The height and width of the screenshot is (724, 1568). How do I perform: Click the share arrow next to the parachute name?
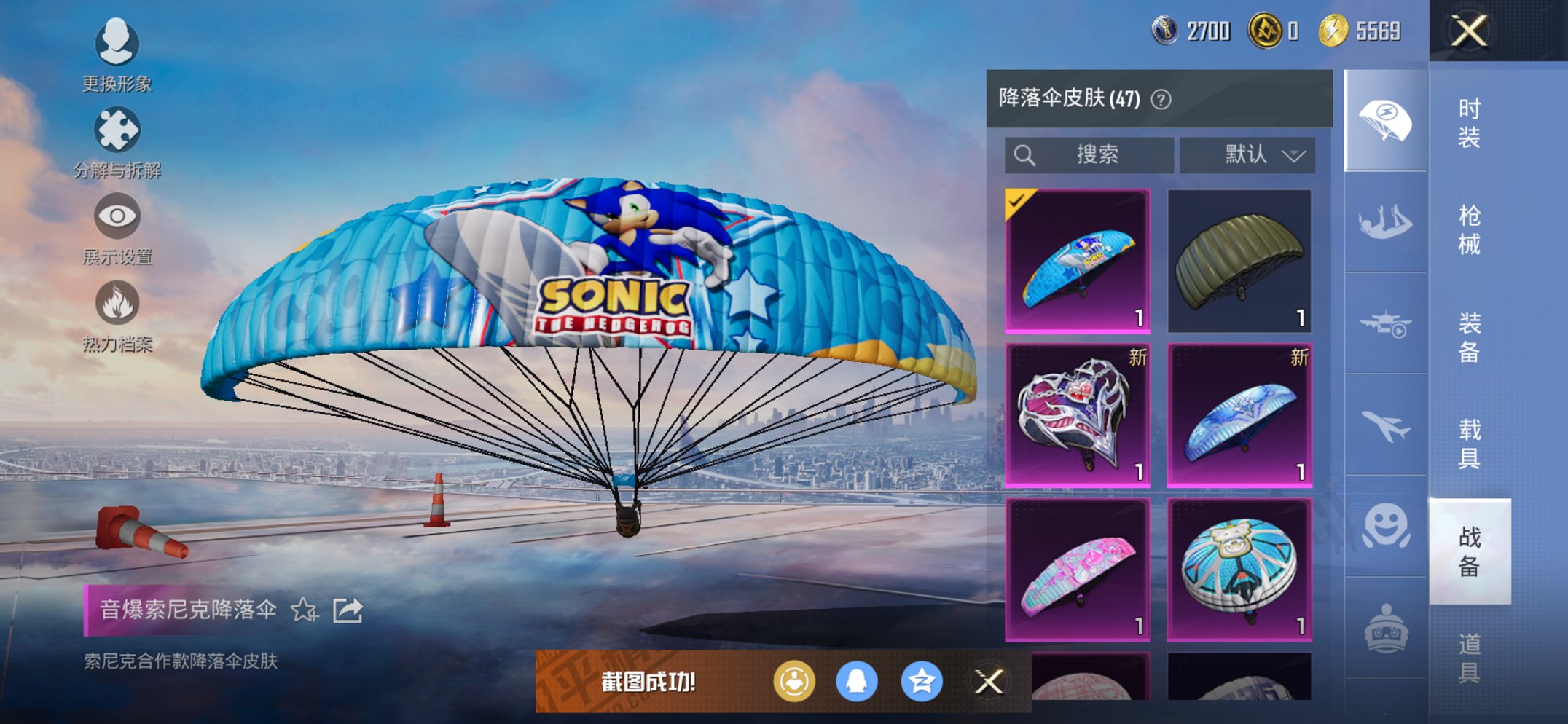coord(348,612)
